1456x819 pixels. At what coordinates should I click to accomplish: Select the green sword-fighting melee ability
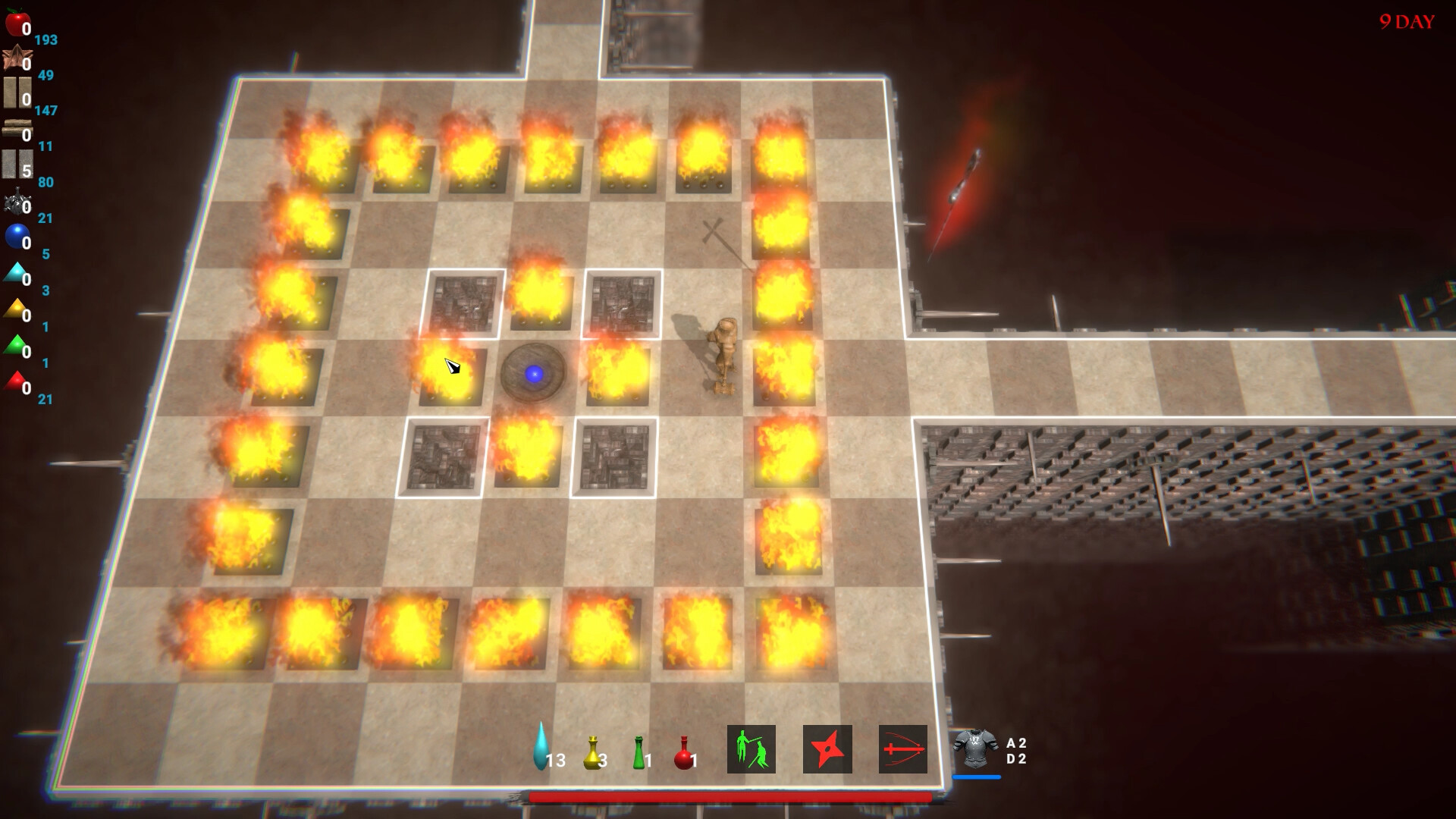pos(751,749)
